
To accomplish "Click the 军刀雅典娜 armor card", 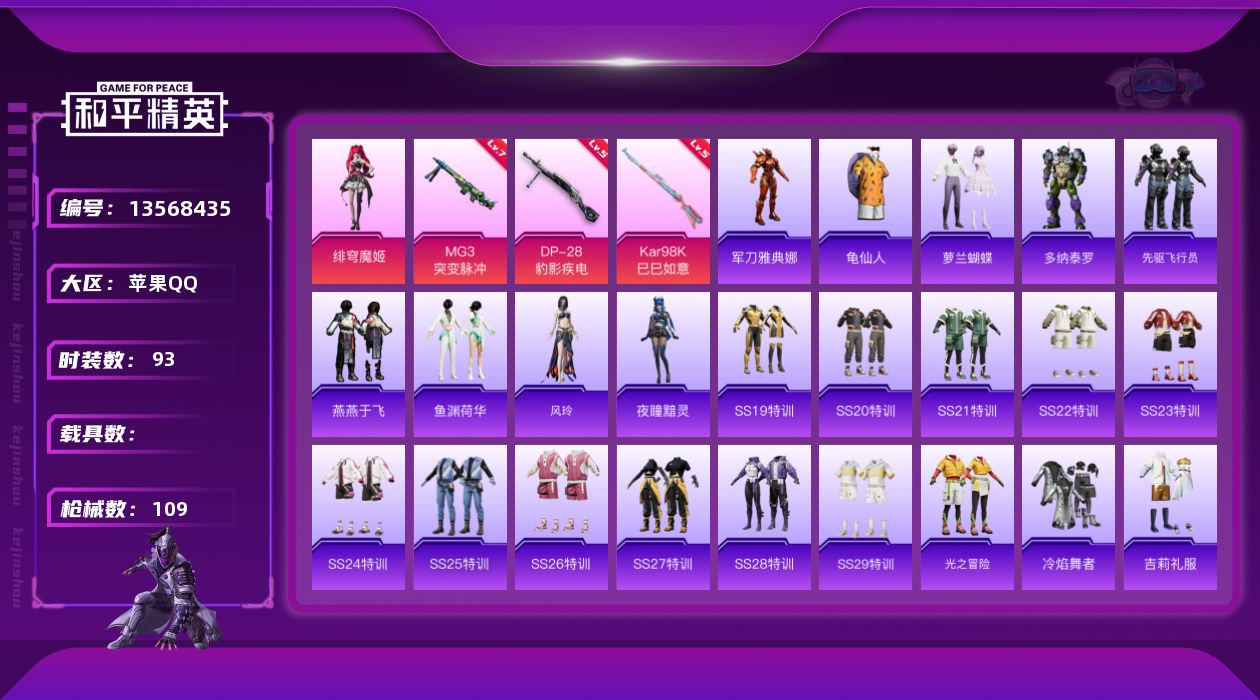I will click(764, 210).
